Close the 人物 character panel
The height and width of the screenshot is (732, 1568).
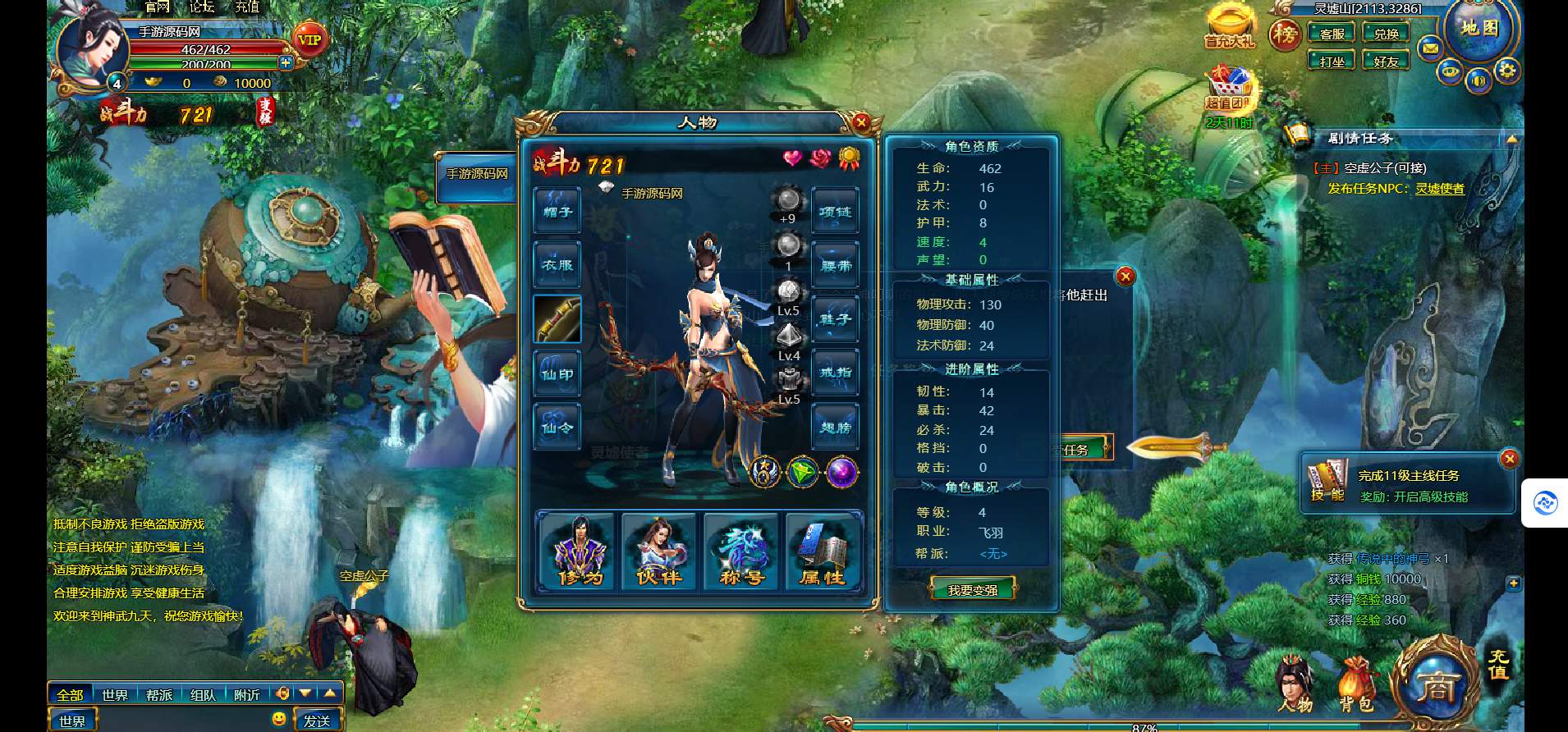point(860,123)
